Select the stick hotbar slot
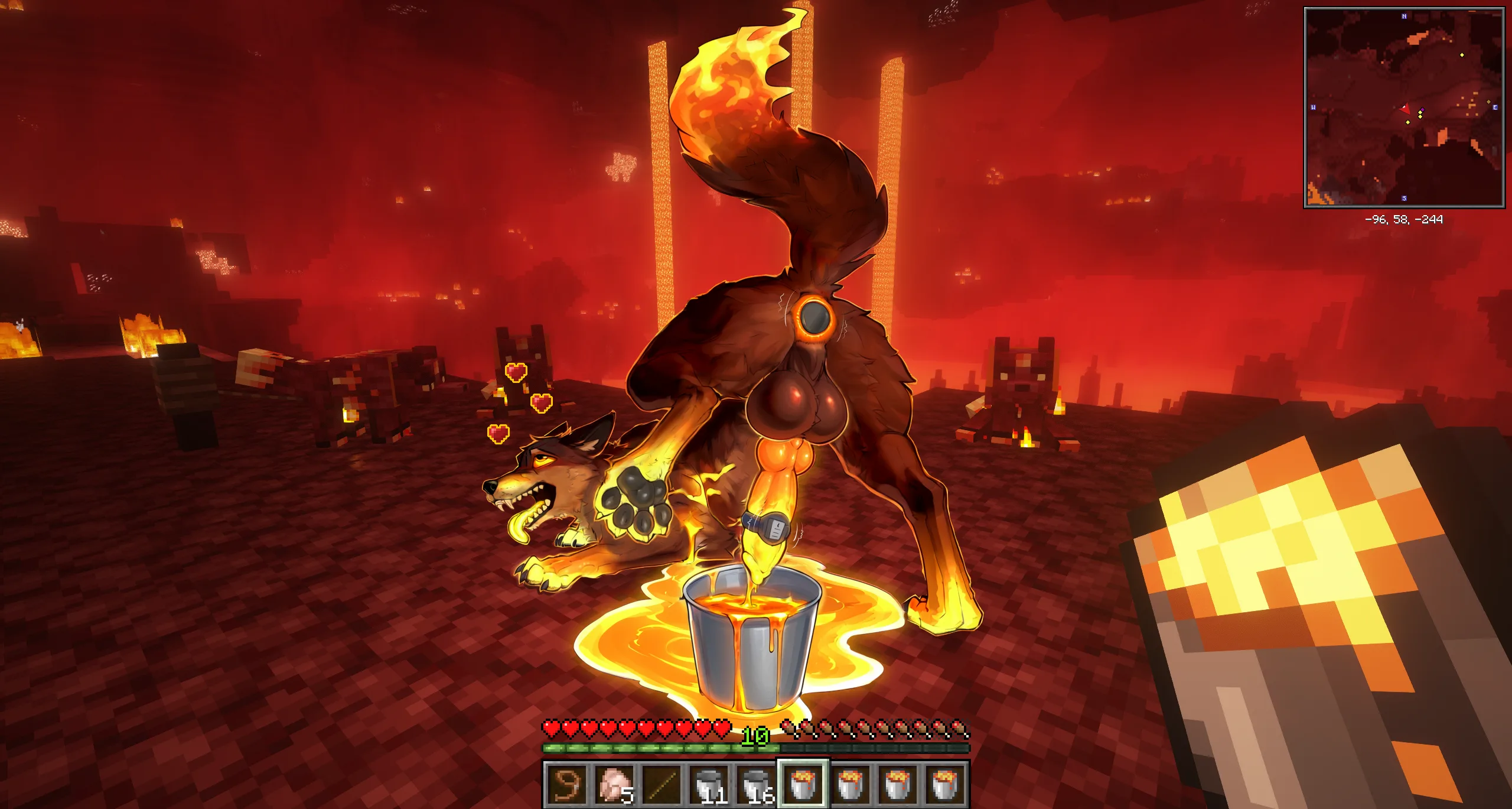The image size is (1512, 809). 661,784
